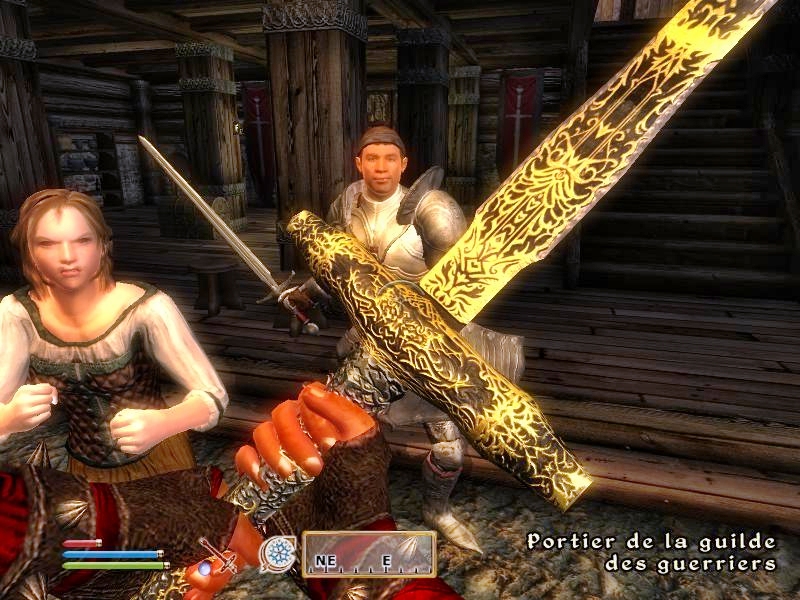
Task: Select the snowflake frost spell icon
Action: tap(277, 554)
